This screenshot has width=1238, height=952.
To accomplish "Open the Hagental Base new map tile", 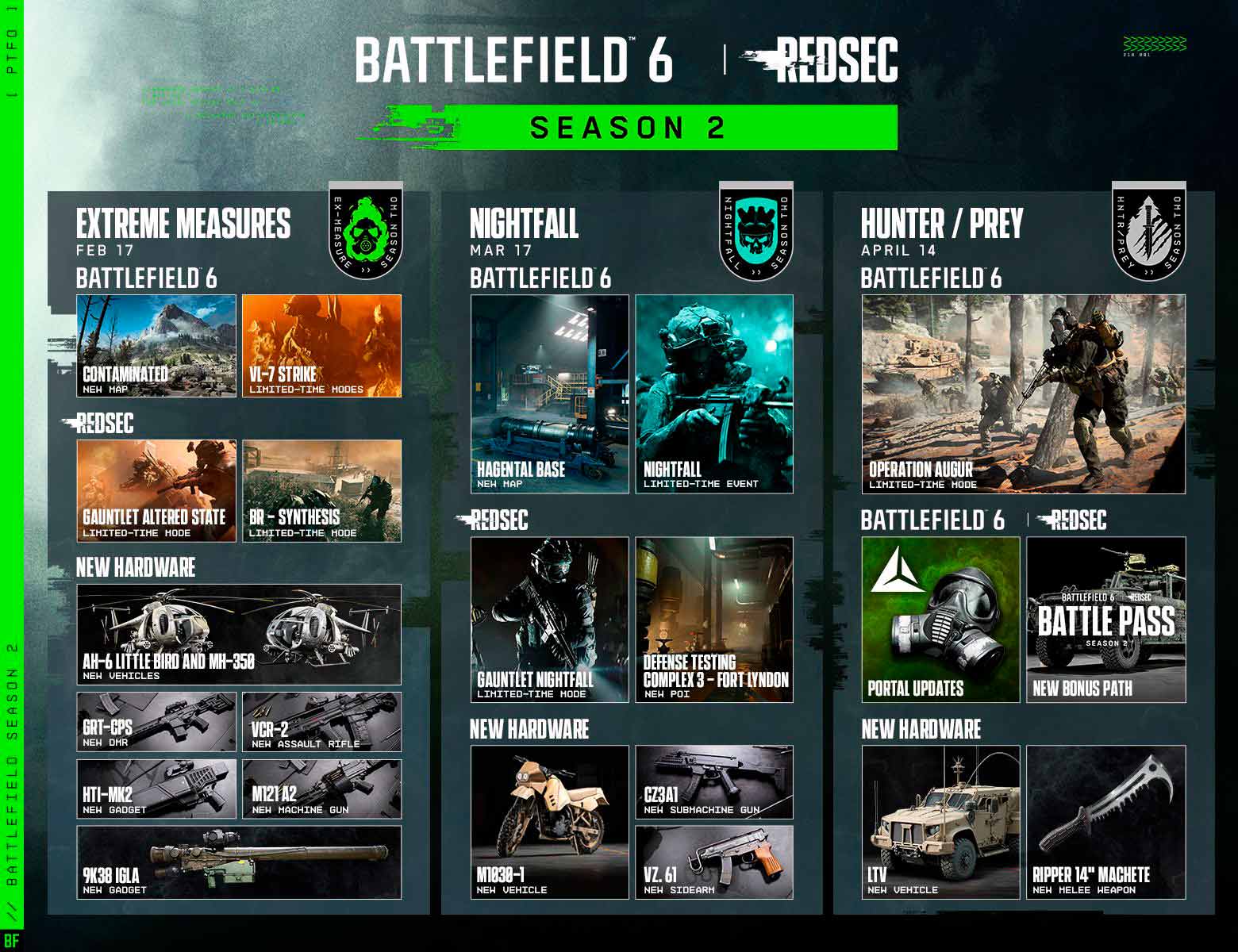I will (550, 394).
